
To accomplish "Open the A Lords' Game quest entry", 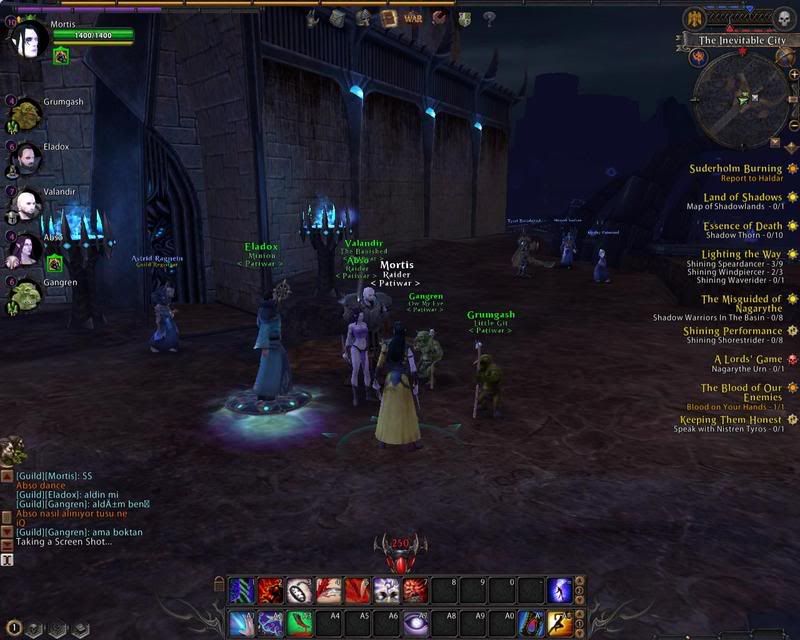I will (x=748, y=359).
